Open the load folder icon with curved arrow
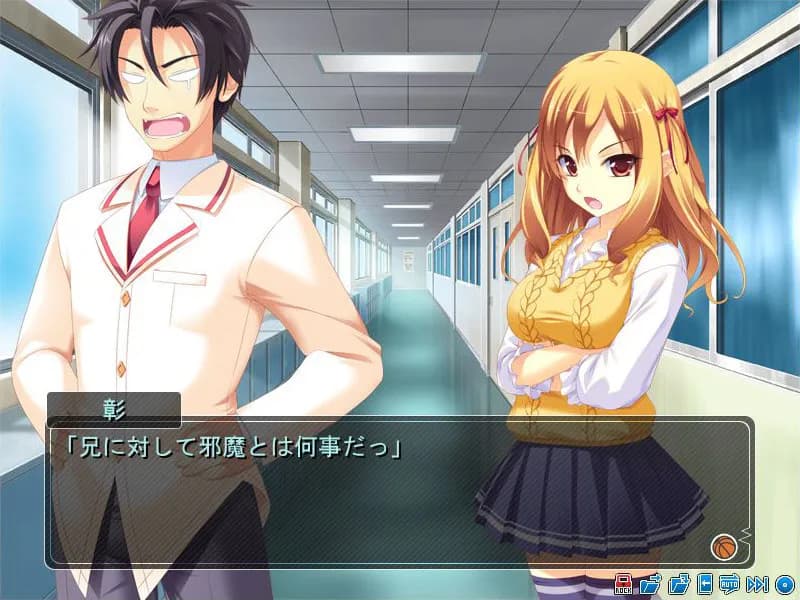This screenshot has height=600, width=800. [x=679, y=584]
